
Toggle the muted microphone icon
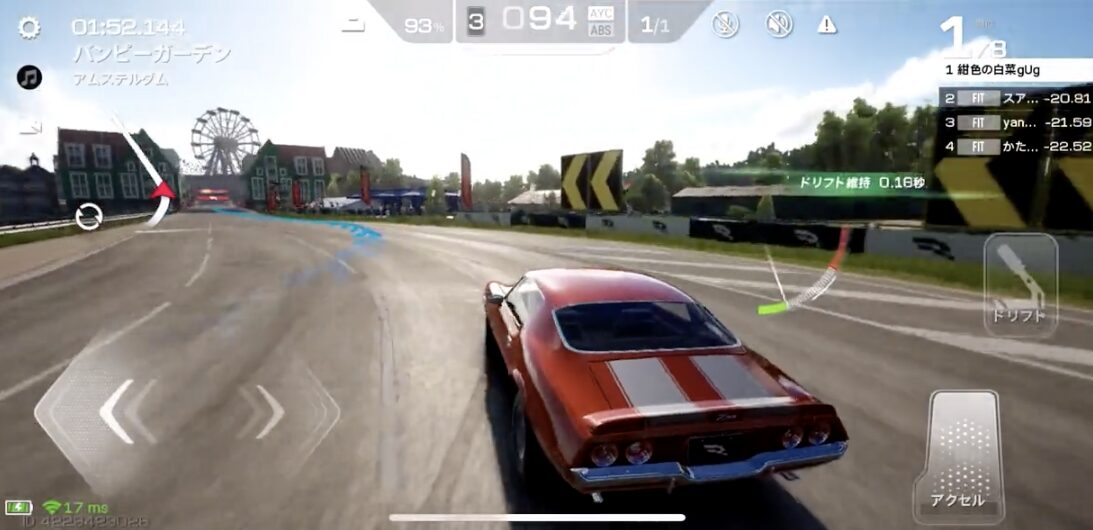click(725, 25)
